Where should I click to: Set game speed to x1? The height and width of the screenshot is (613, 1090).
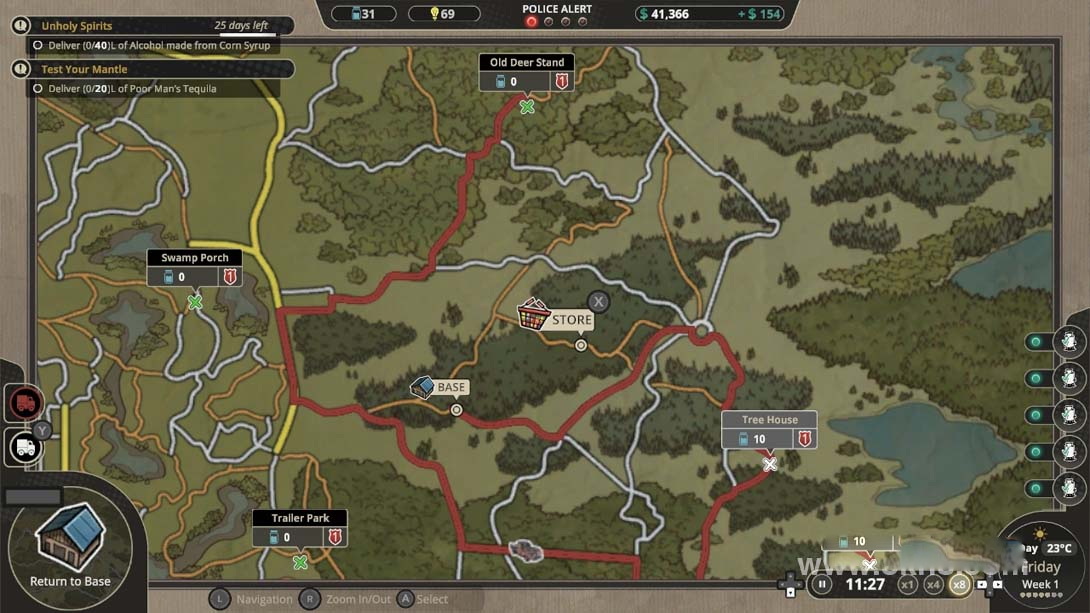click(x=907, y=584)
